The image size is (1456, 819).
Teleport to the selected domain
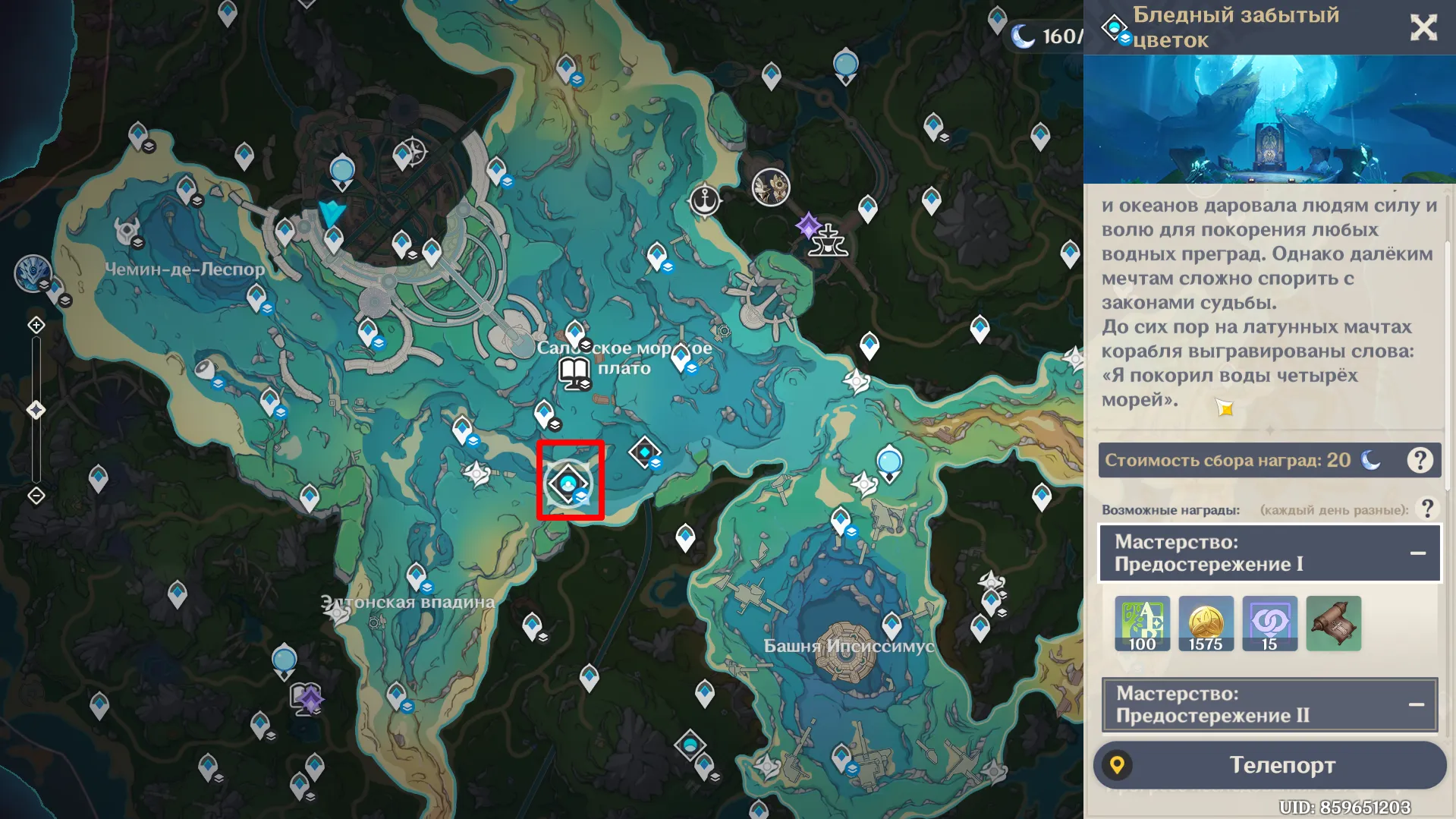pyautogui.click(x=1269, y=765)
